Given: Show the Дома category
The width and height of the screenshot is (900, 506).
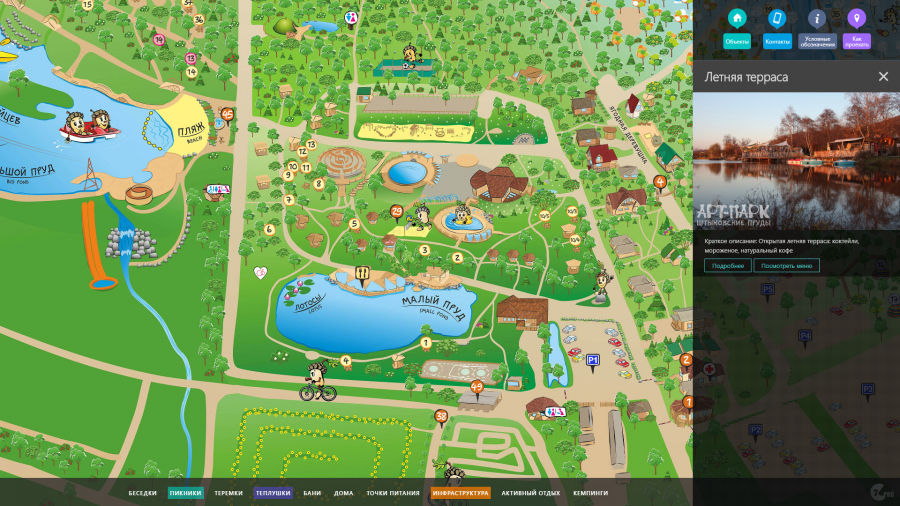Looking at the screenshot, I should point(343,493).
